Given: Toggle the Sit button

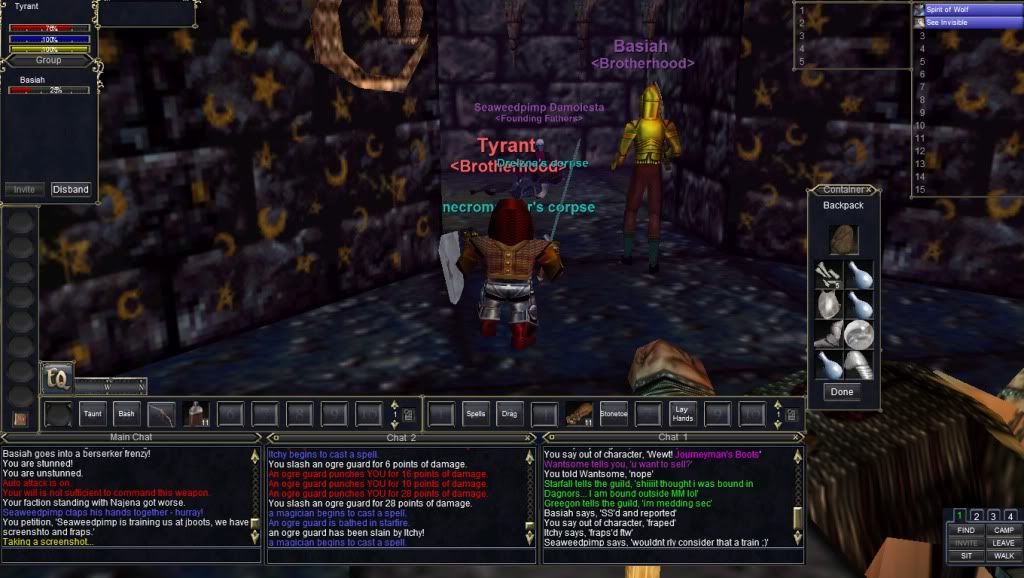Looking at the screenshot, I should pyautogui.click(x=966, y=556).
